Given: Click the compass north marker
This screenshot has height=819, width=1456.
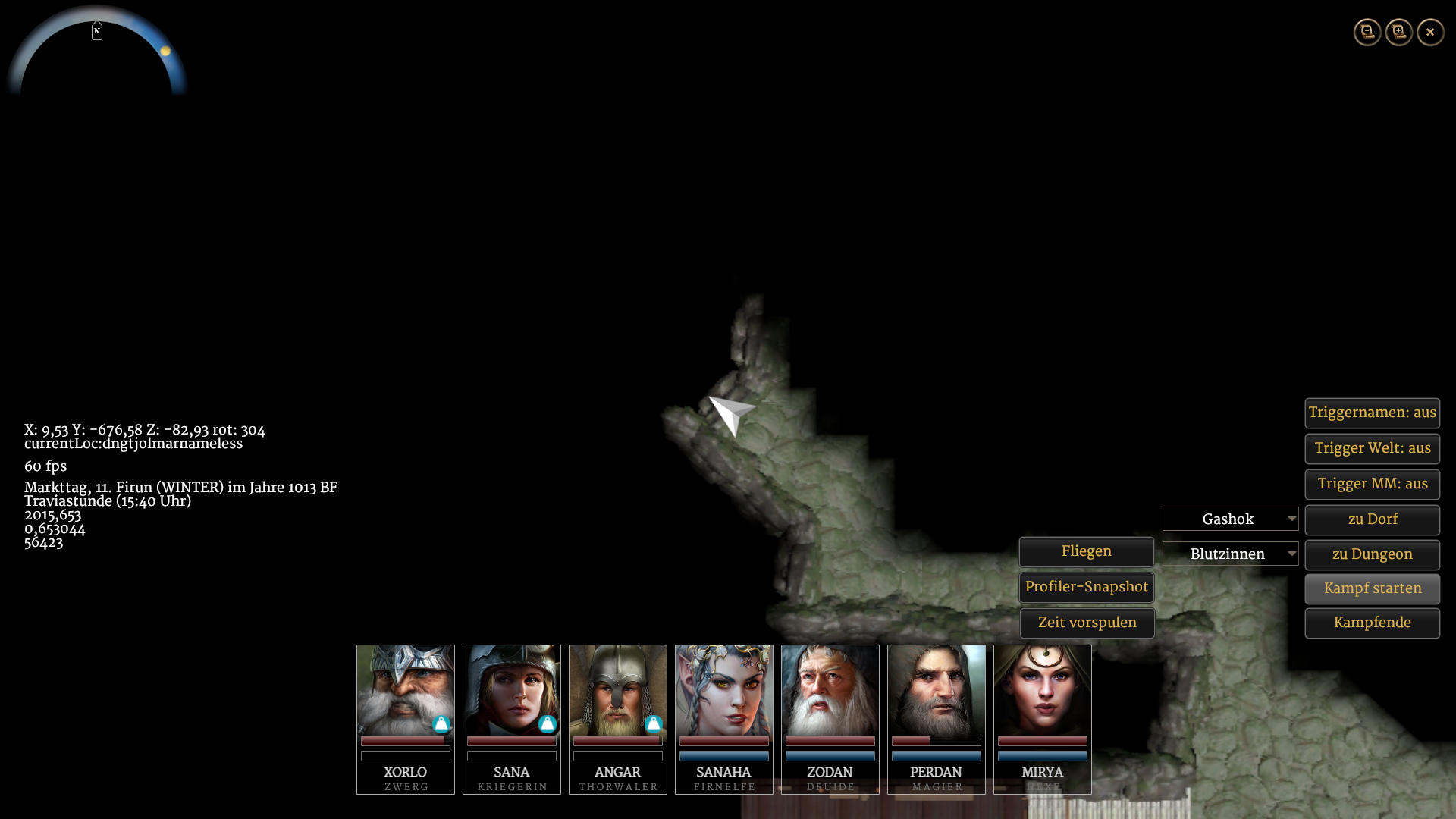Looking at the screenshot, I should (97, 31).
